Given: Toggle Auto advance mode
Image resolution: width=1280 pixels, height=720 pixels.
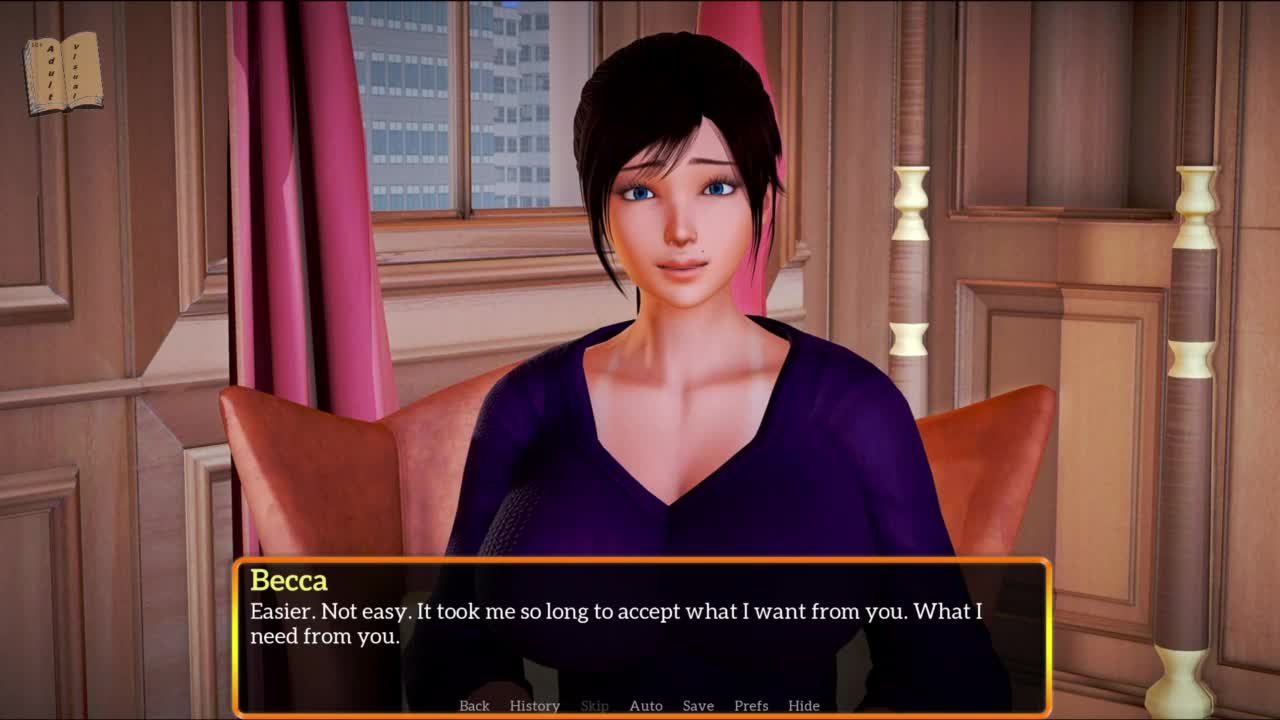Looking at the screenshot, I should (x=646, y=705).
